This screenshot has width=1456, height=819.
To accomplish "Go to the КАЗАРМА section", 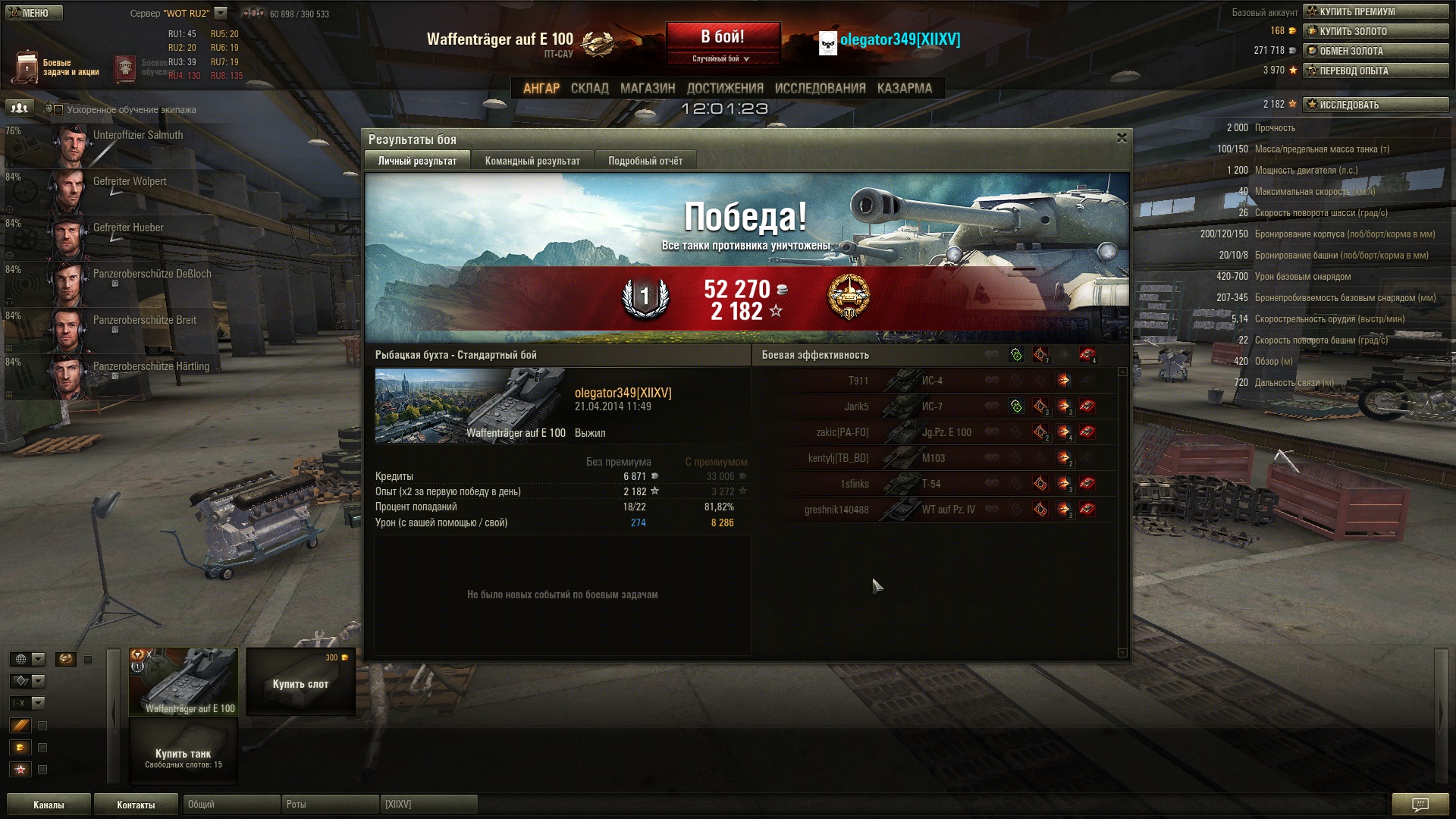I will coord(904,89).
